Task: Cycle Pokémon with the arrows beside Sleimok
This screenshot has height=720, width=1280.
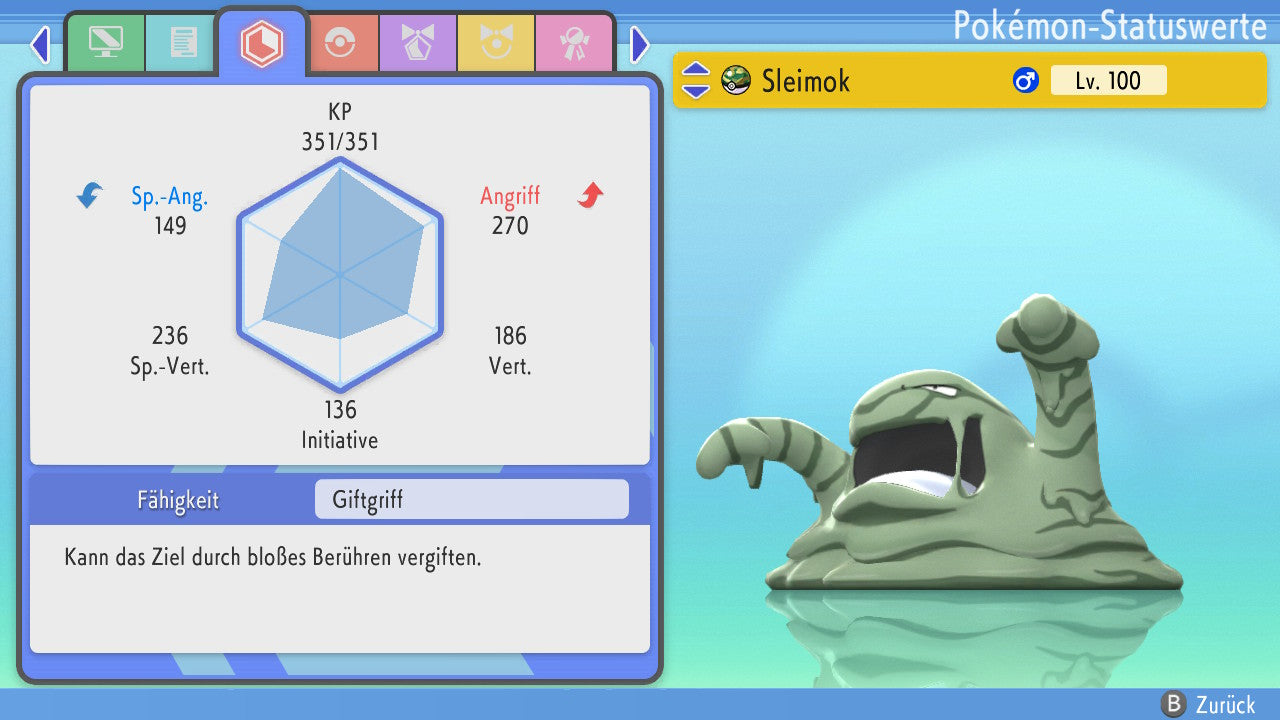Action: (696, 80)
